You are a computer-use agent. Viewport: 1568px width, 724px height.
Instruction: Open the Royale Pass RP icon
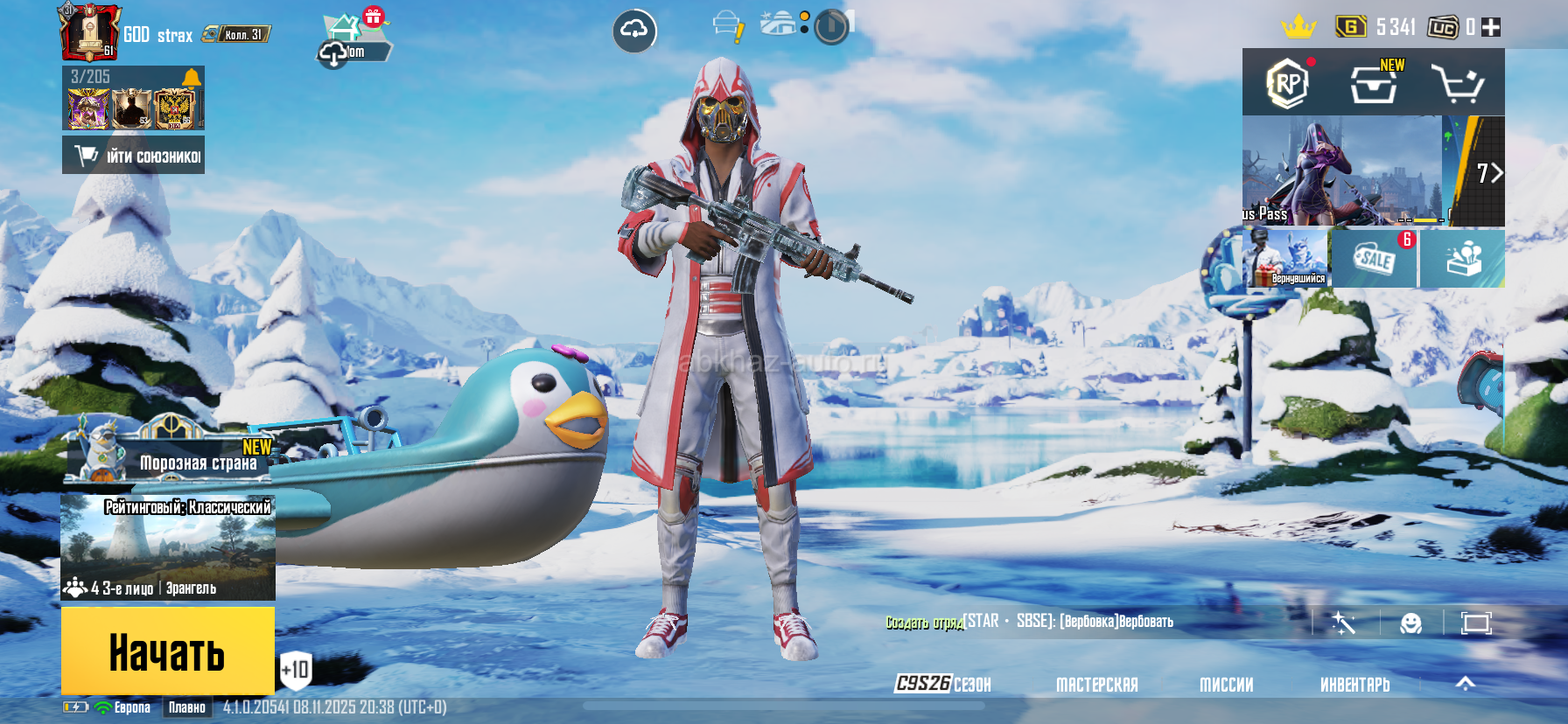click(x=1287, y=84)
